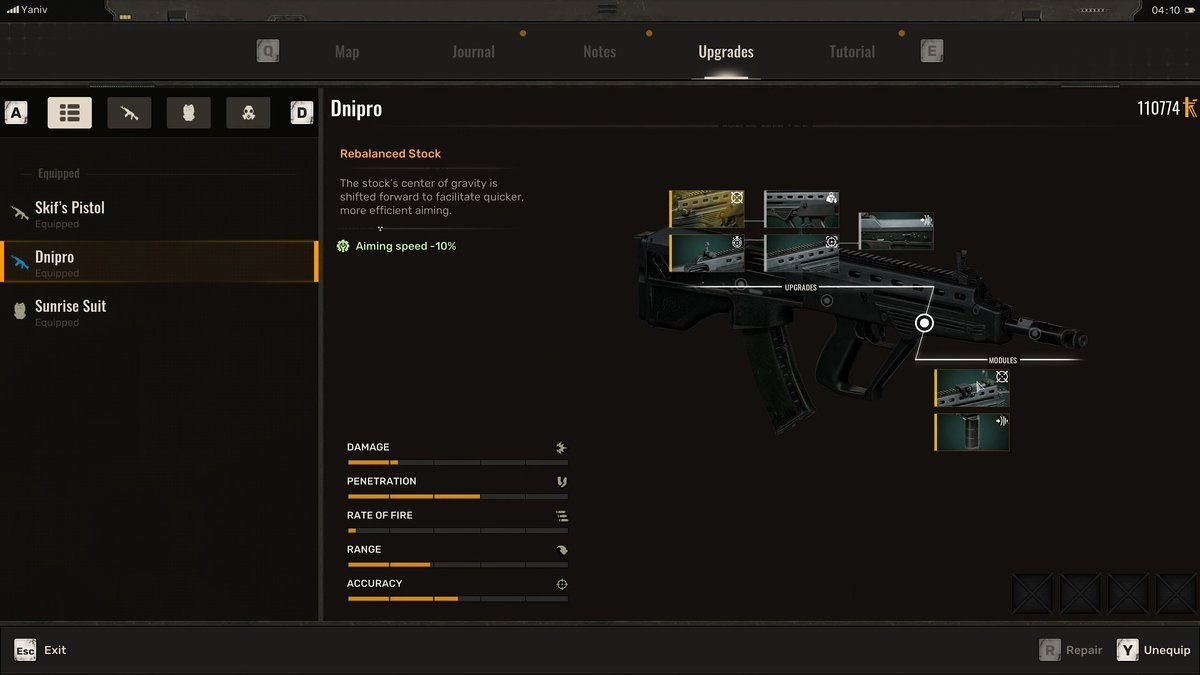This screenshot has height=675, width=1200.
Task: Show all items list filter
Action: pyautogui.click(x=69, y=113)
